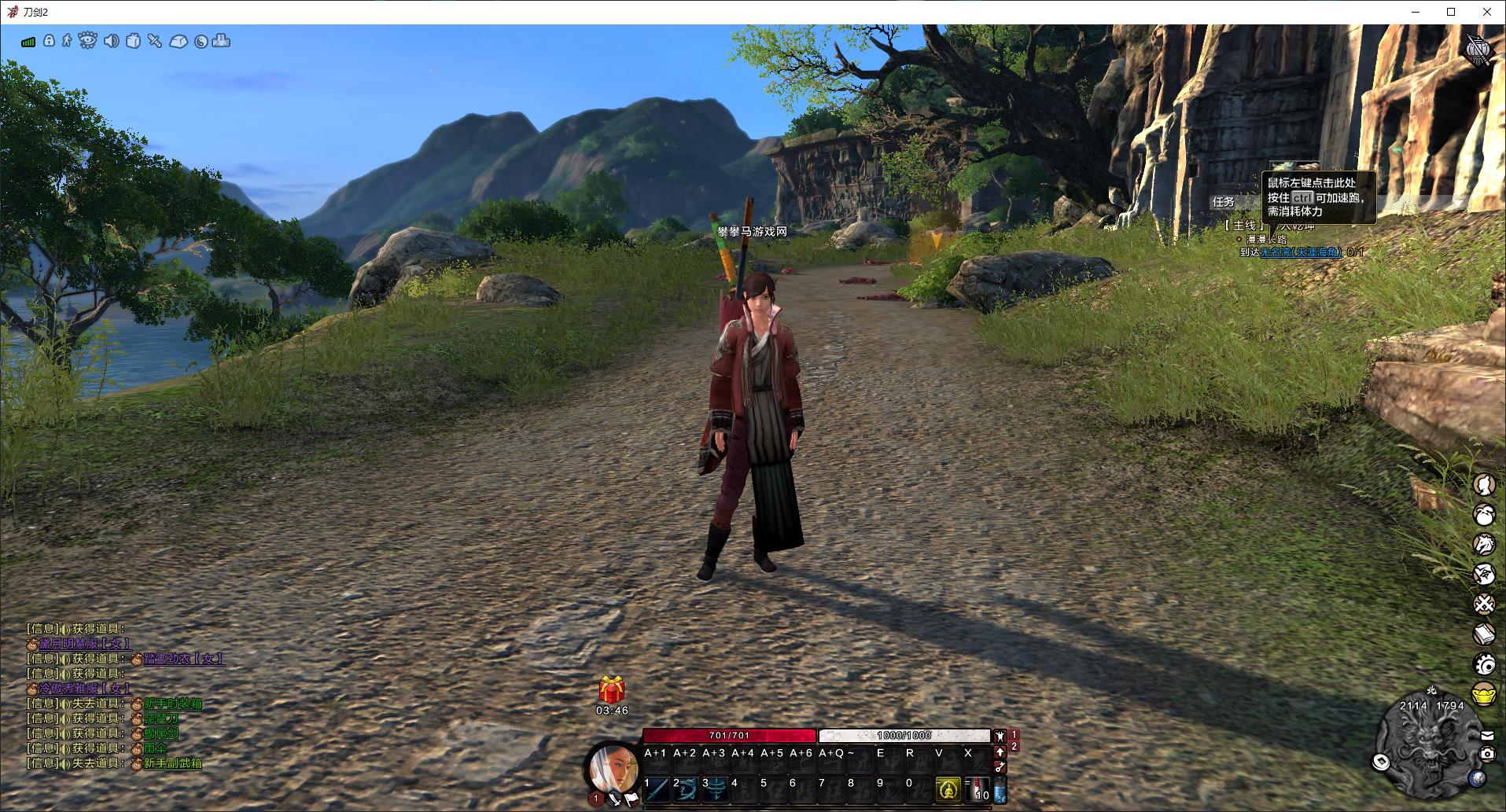Claim the red gift box reward

611,689
